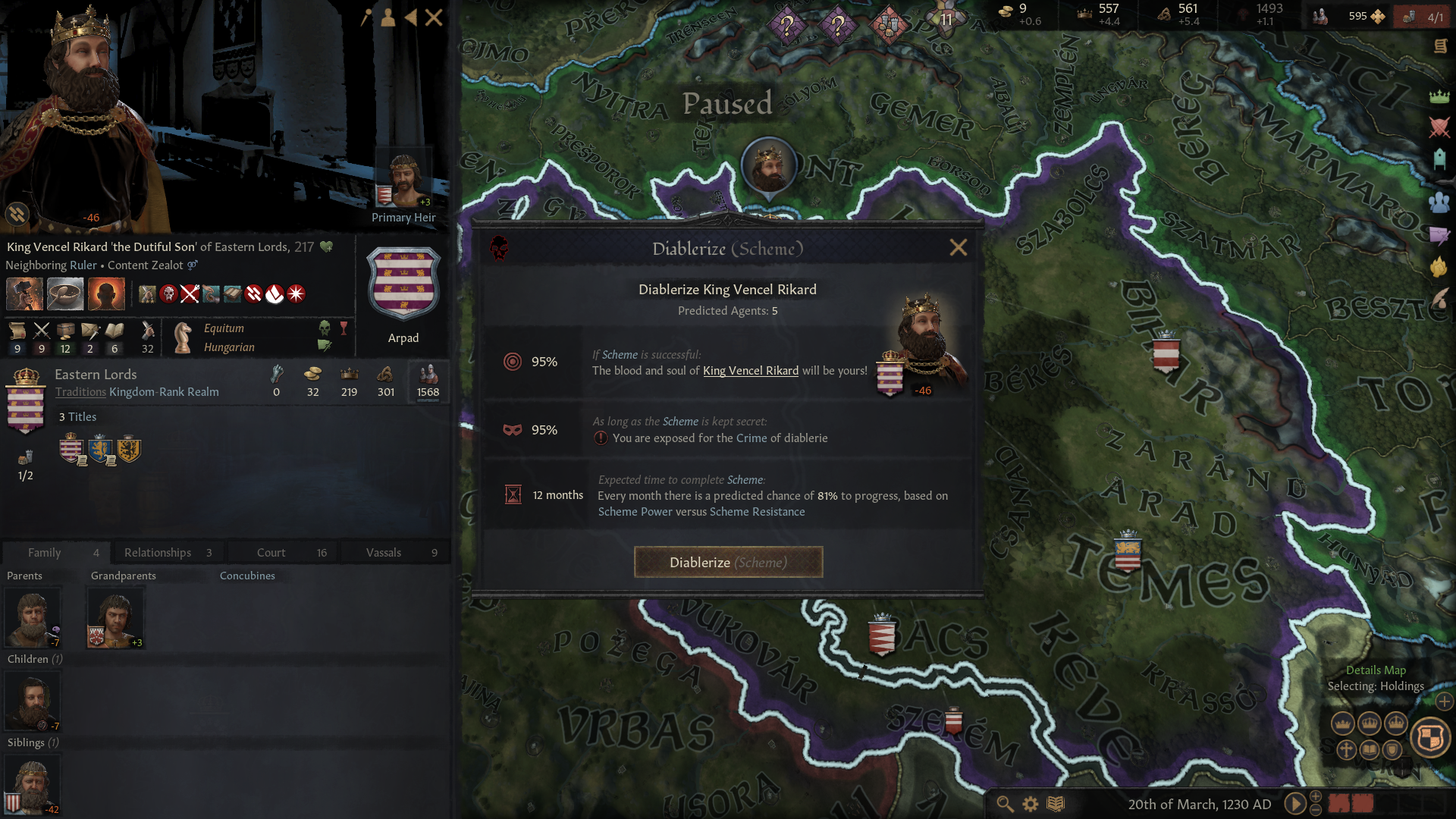Open the game settings gear near the date
This screenshot has width=1456, height=819.
tap(1030, 804)
